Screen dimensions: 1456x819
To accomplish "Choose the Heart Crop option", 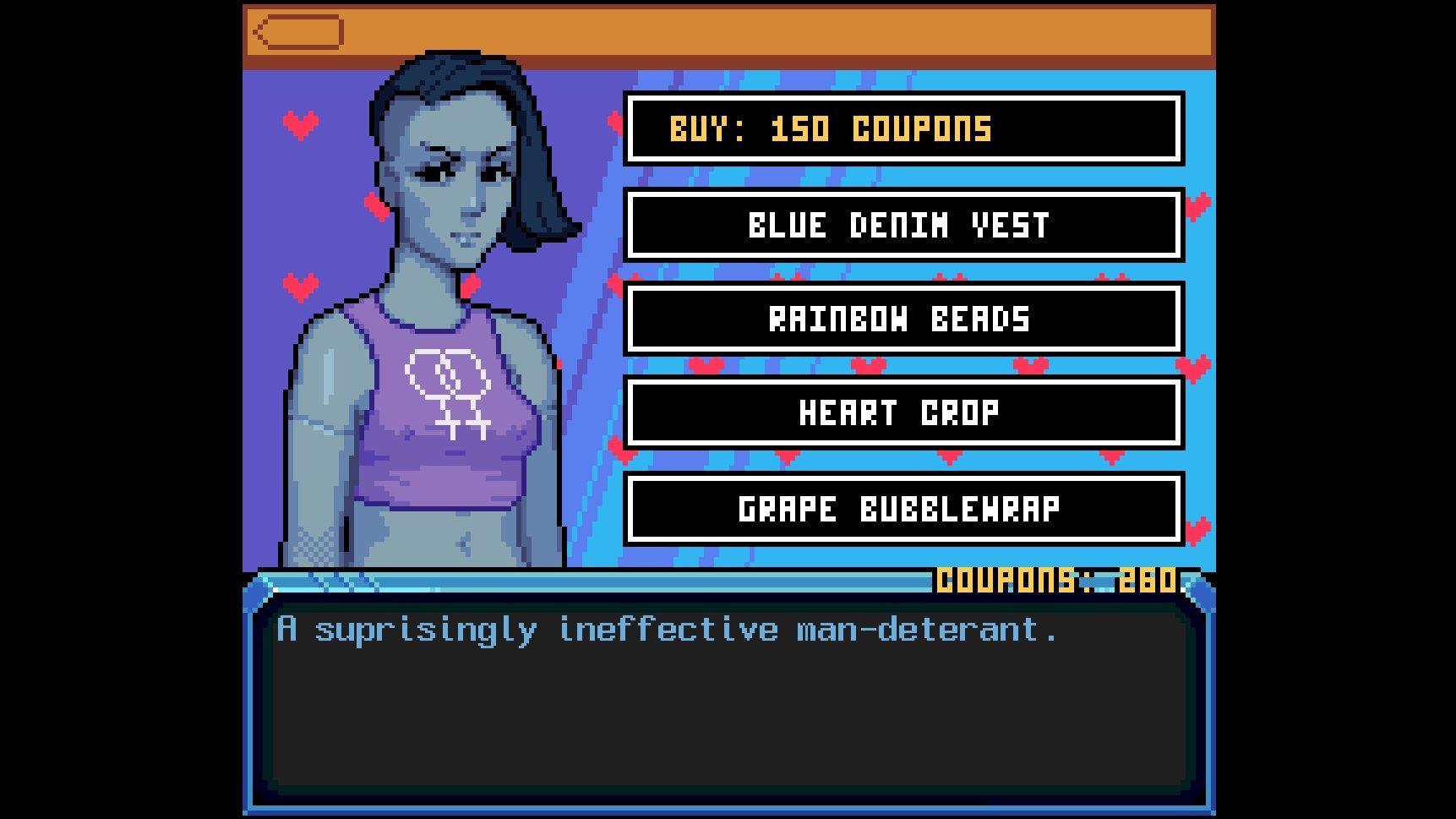I will (x=901, y=413).
